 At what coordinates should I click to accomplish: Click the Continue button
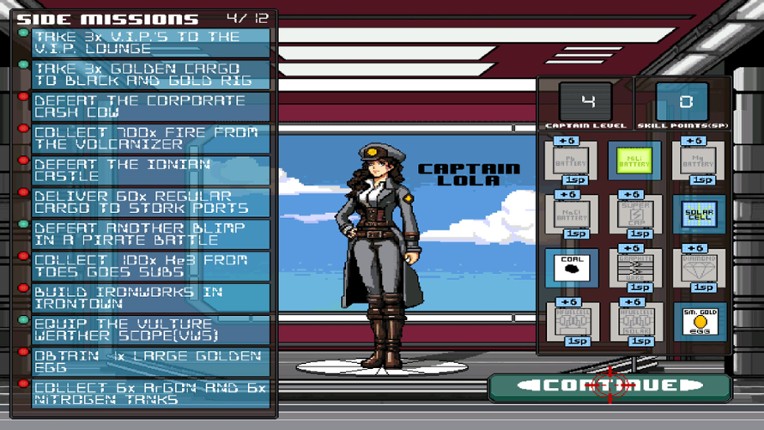coord(609,386)
